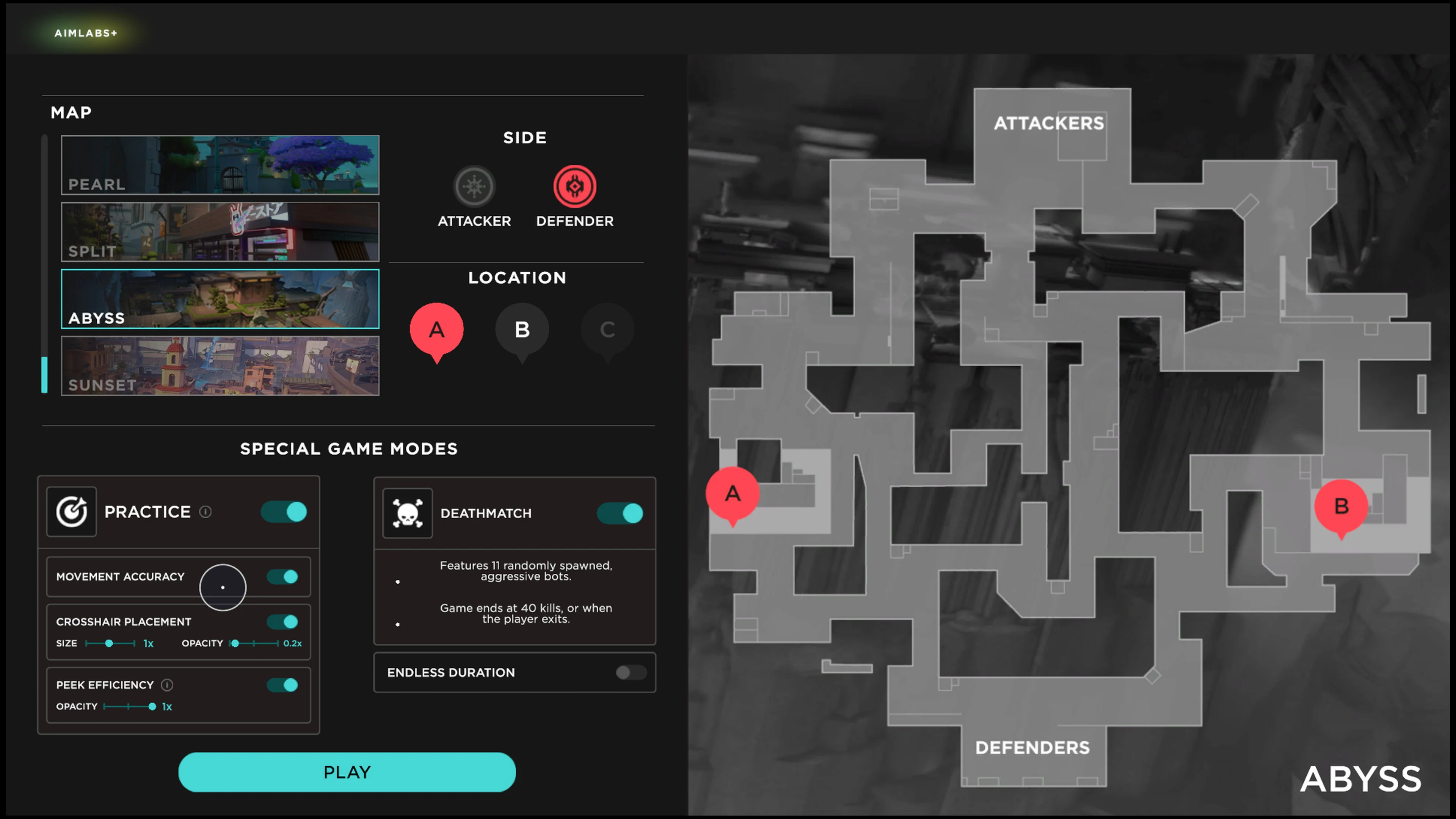
Task: Select the Attacker side icon
Action: pos(474,186)
